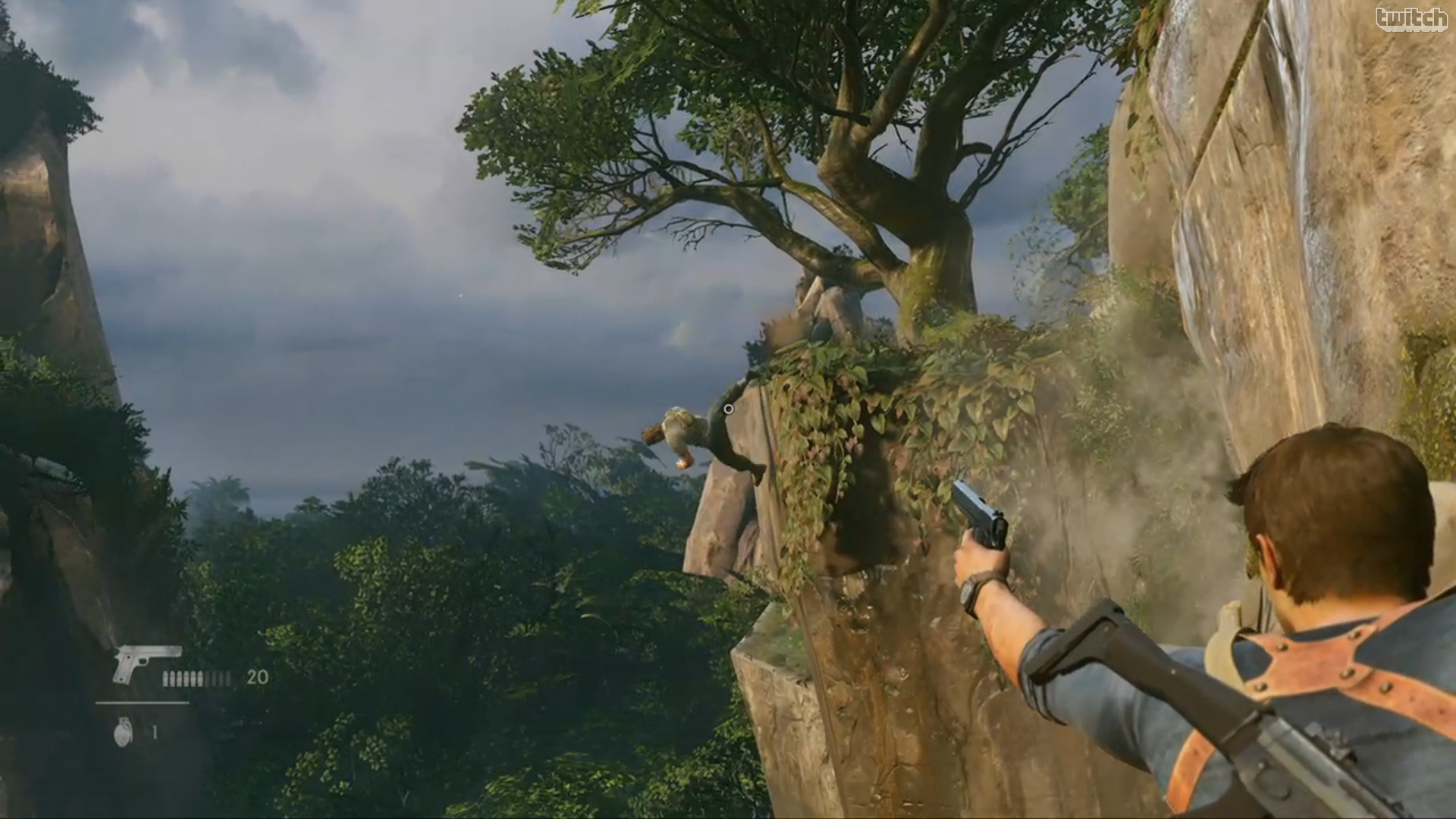Click the Twitch logo watermark
The image size is (1456, 819).
pos(1410,20)
